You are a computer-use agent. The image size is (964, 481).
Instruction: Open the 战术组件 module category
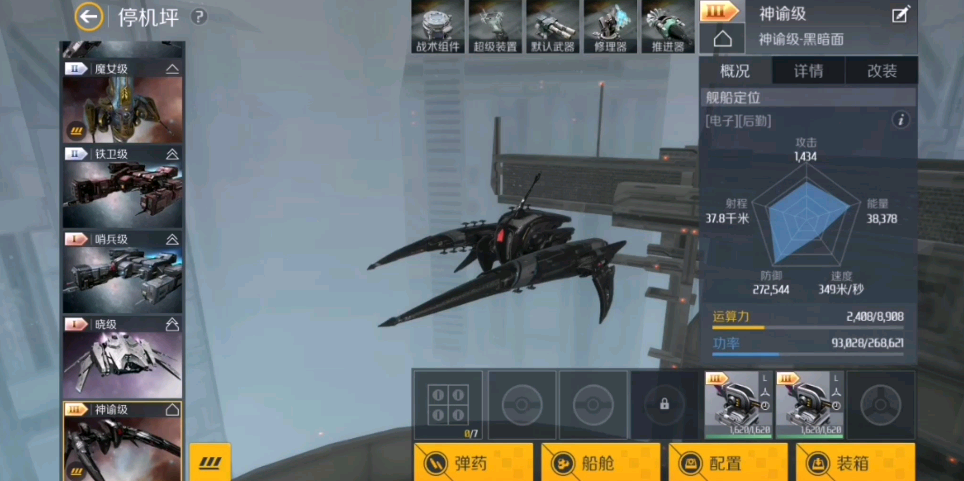[x=438, y=26]
